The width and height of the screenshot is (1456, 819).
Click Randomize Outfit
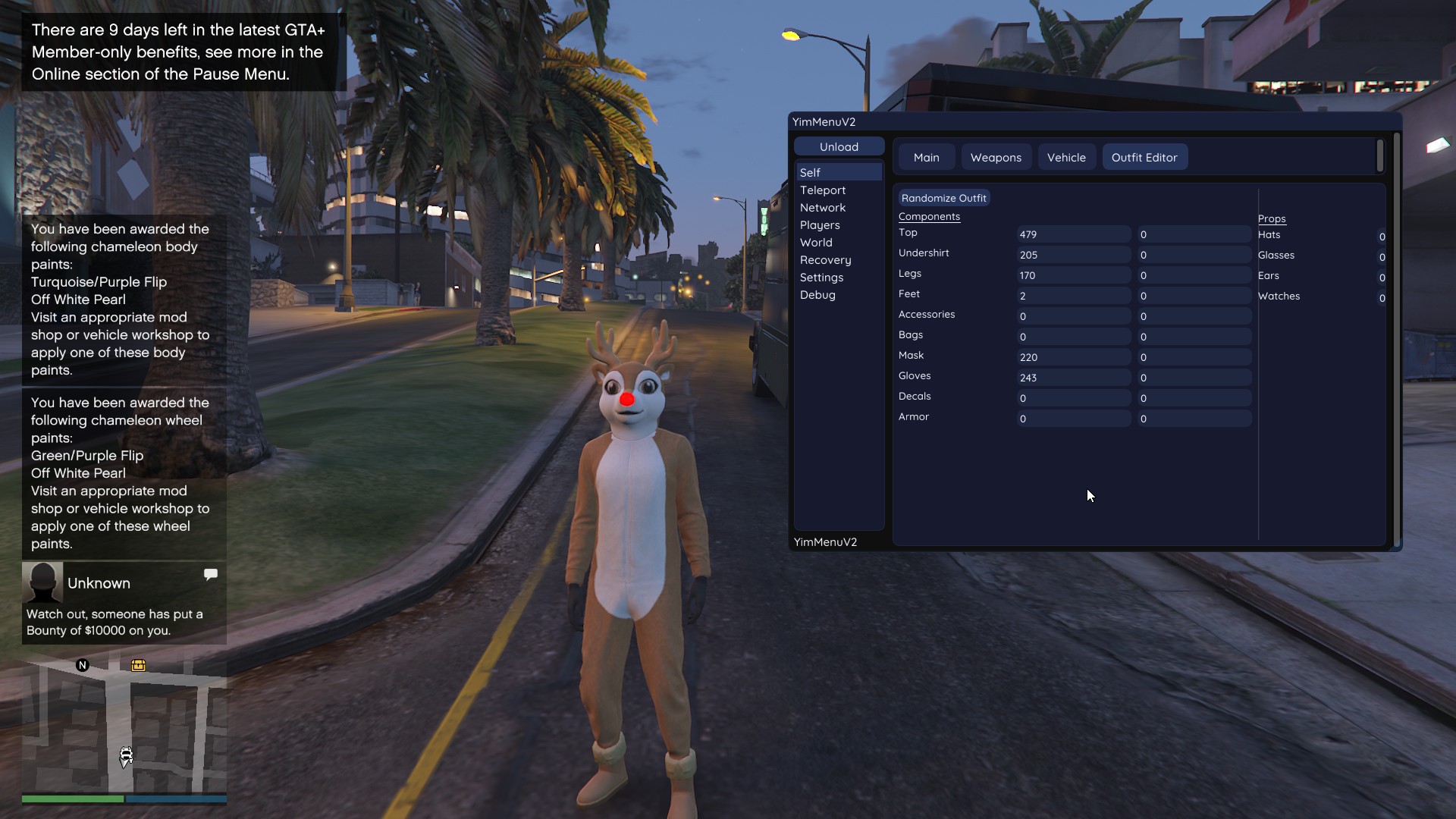tap(943, 197)
